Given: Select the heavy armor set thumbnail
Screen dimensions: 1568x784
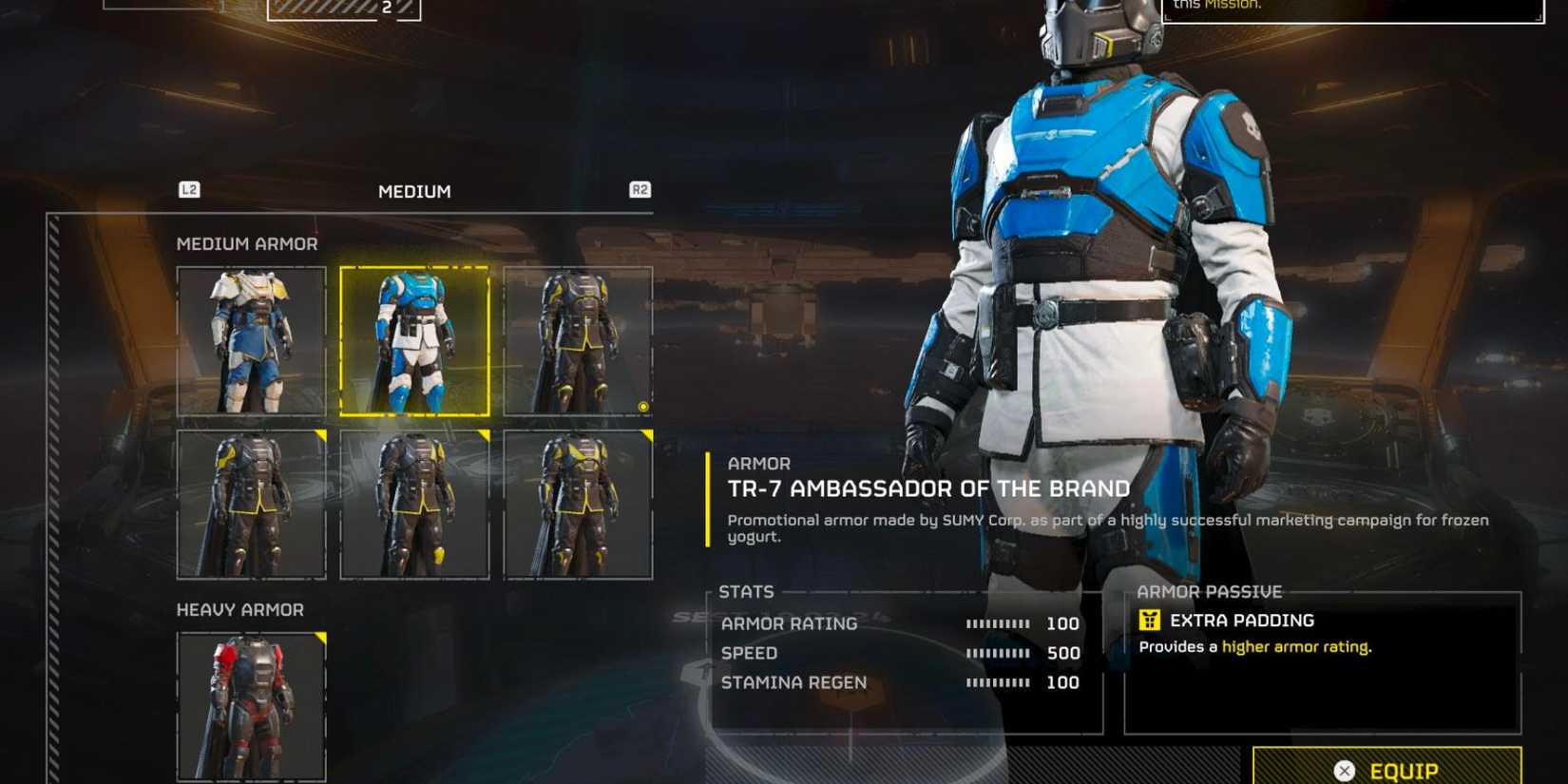Looking at the screenshot, I should [250, 708].
